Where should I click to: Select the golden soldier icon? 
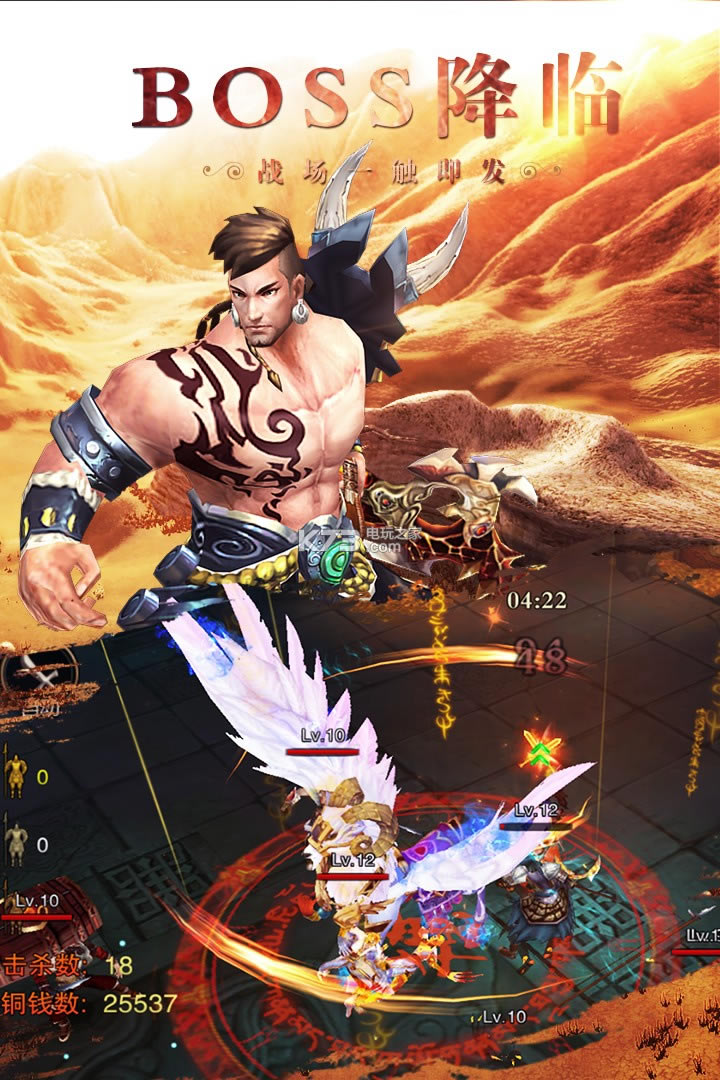(x=17, y=776)
